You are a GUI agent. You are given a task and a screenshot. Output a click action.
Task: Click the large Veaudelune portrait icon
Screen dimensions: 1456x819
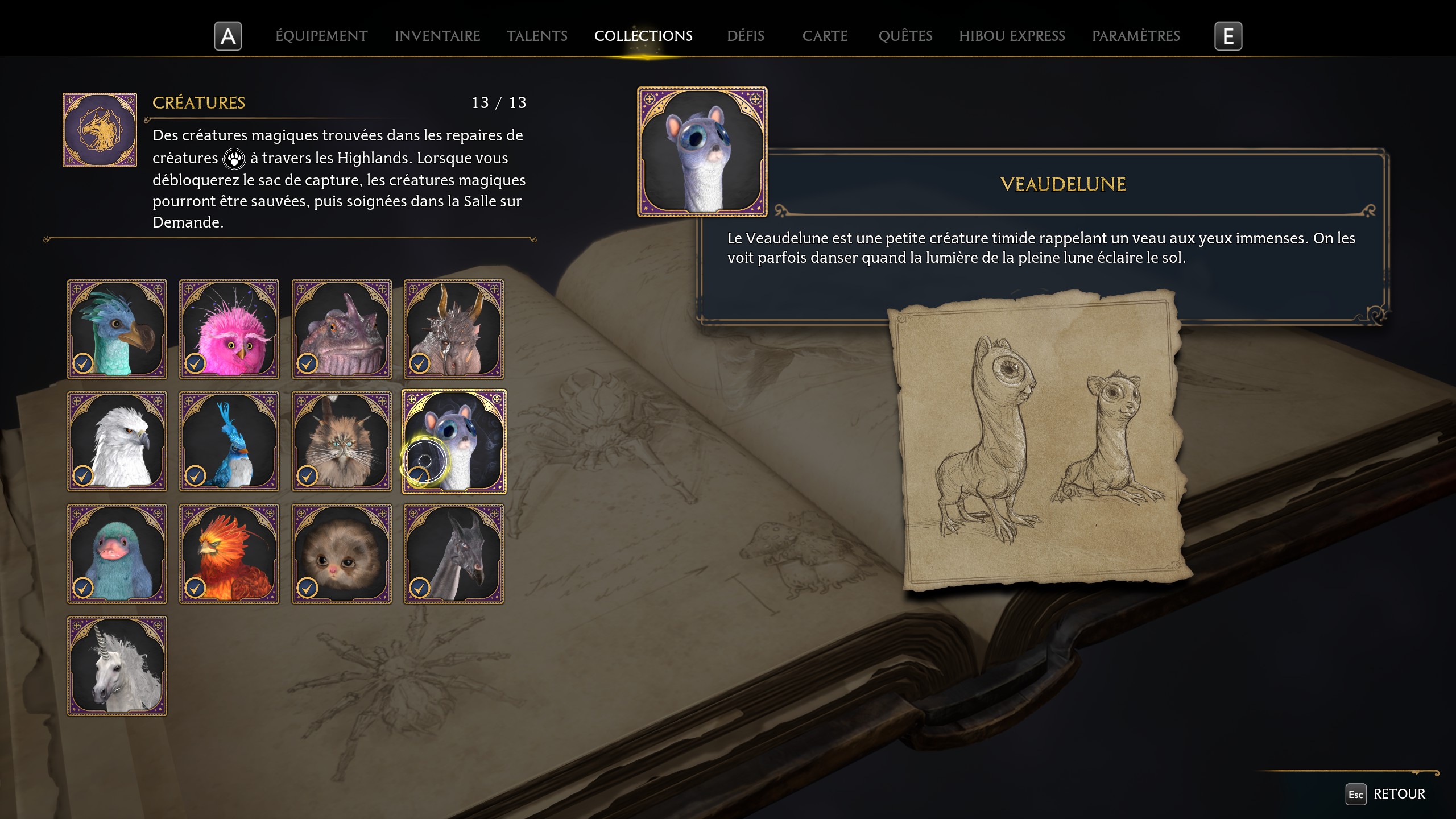click(x=702, y=151)
